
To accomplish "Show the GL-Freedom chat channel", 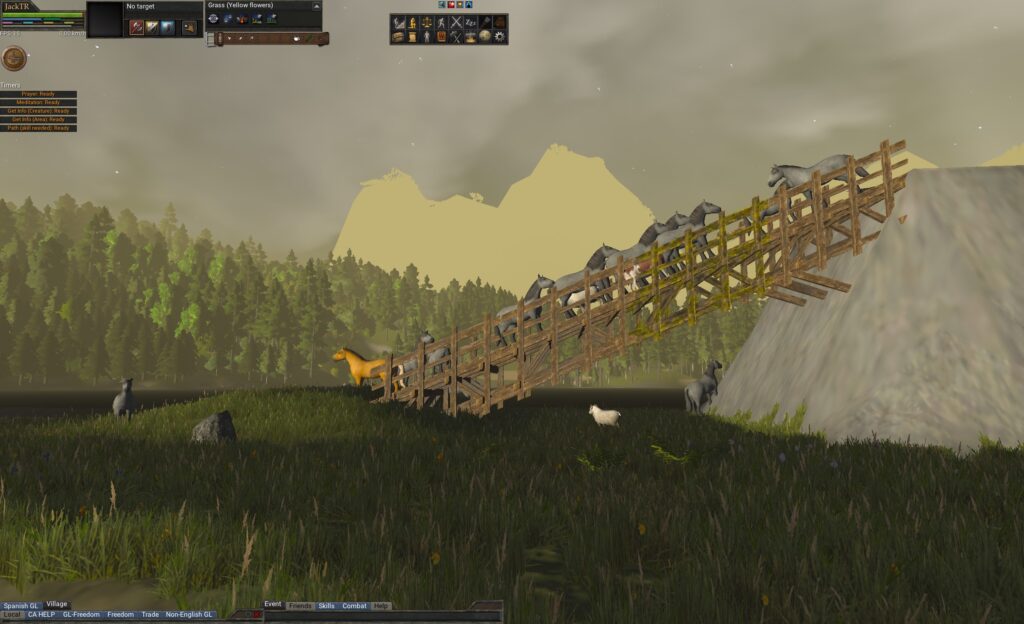I will coord(81,615).
